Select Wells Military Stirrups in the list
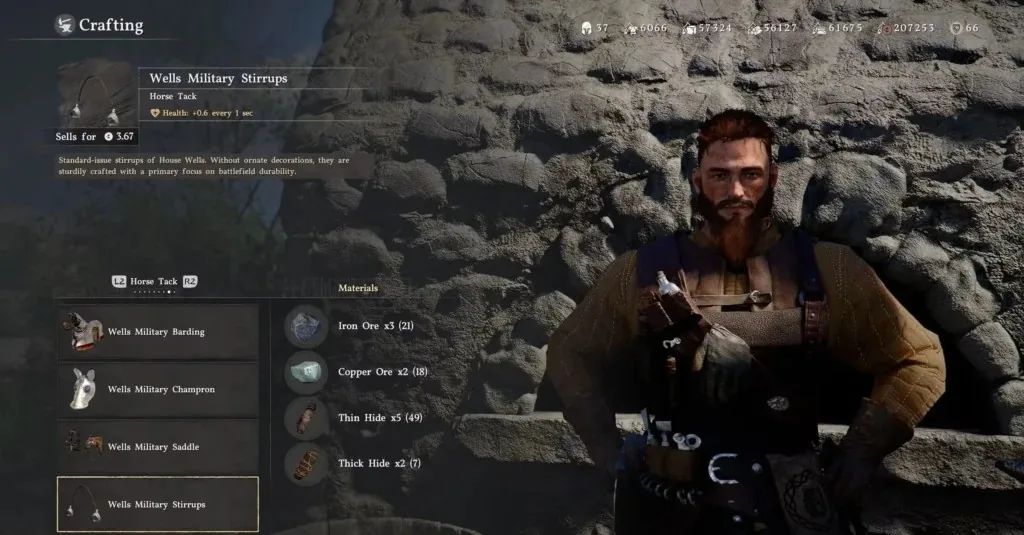 (157, 504)
